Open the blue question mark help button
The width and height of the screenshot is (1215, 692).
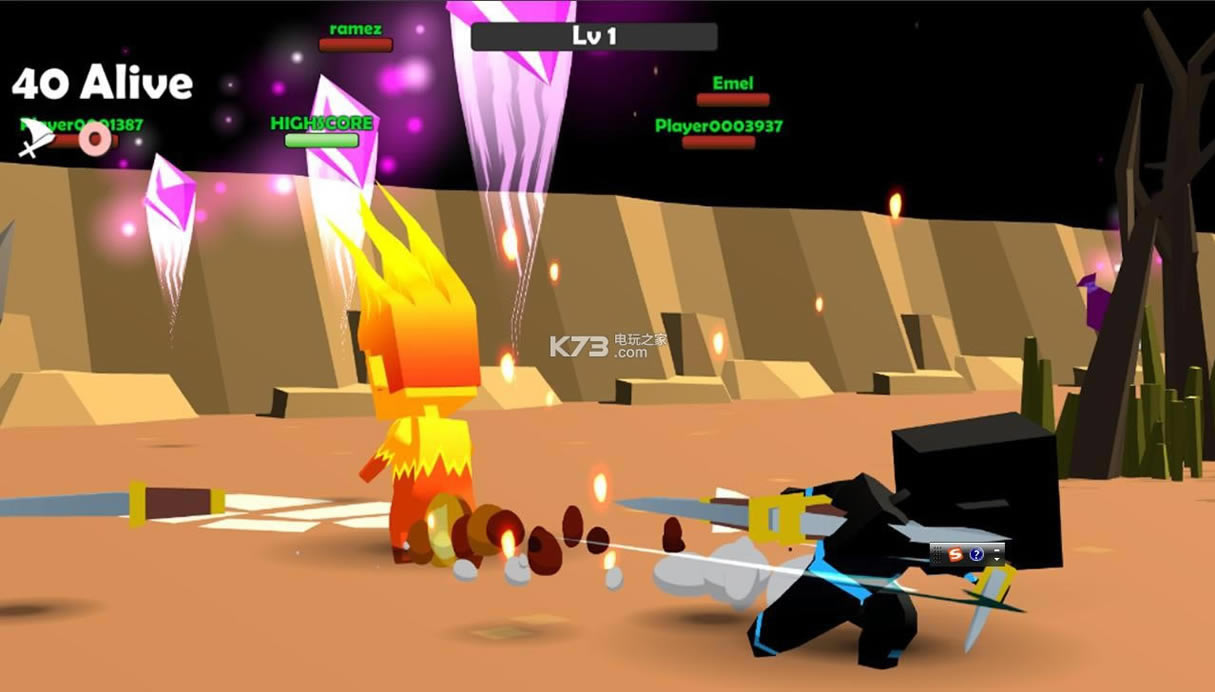[976, 554]
